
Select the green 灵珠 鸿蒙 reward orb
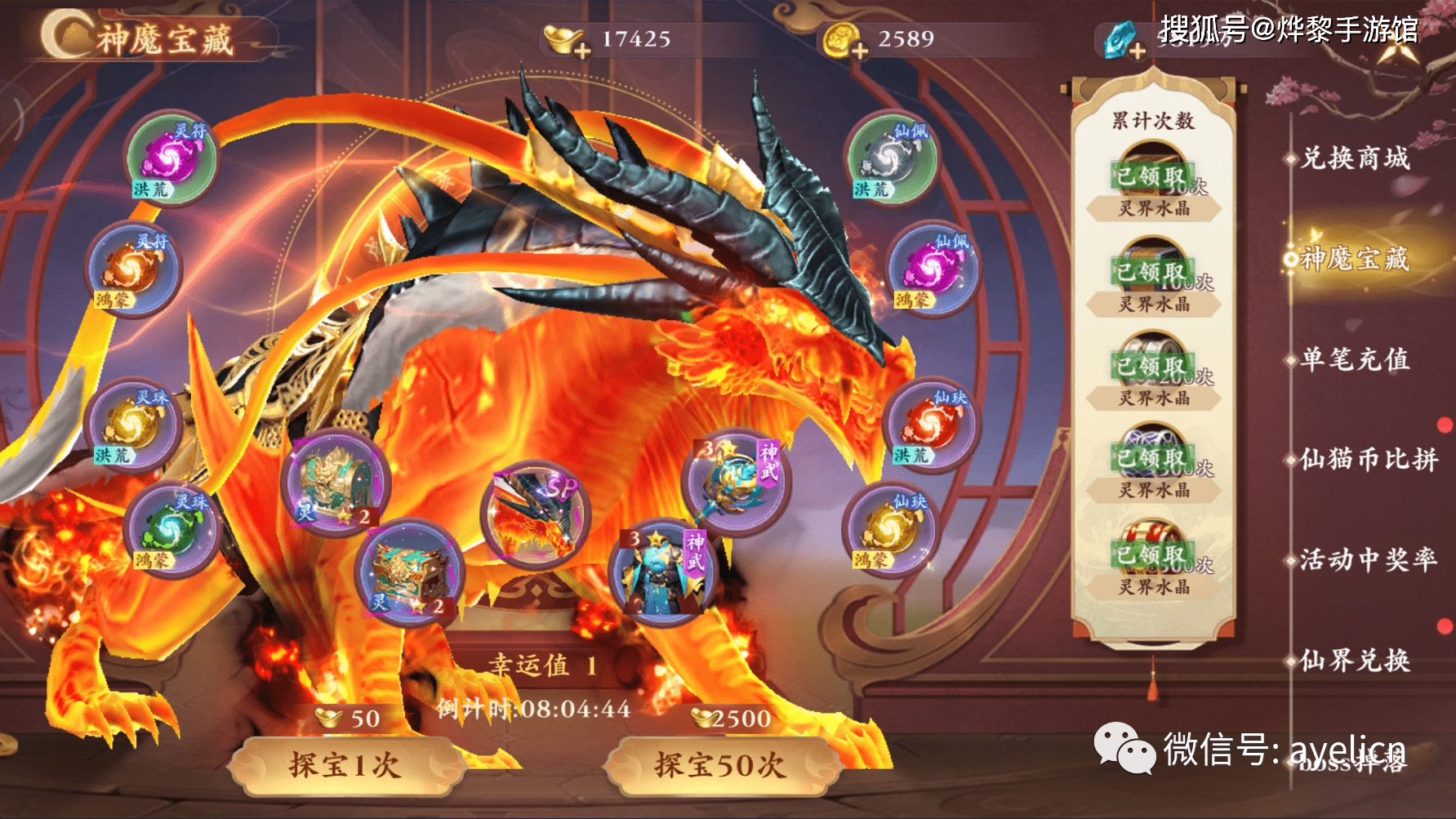point(170,530)
